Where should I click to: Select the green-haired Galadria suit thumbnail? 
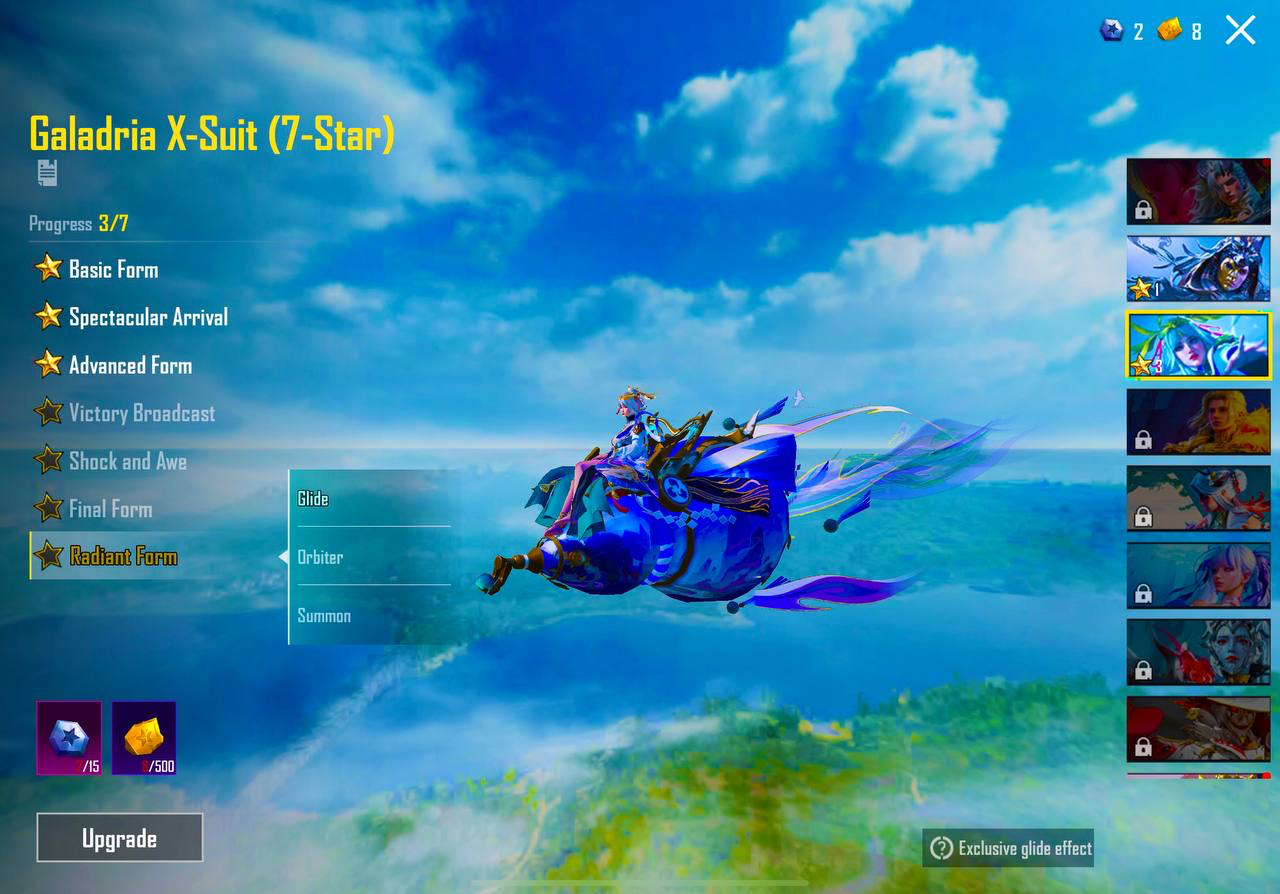1198,346
